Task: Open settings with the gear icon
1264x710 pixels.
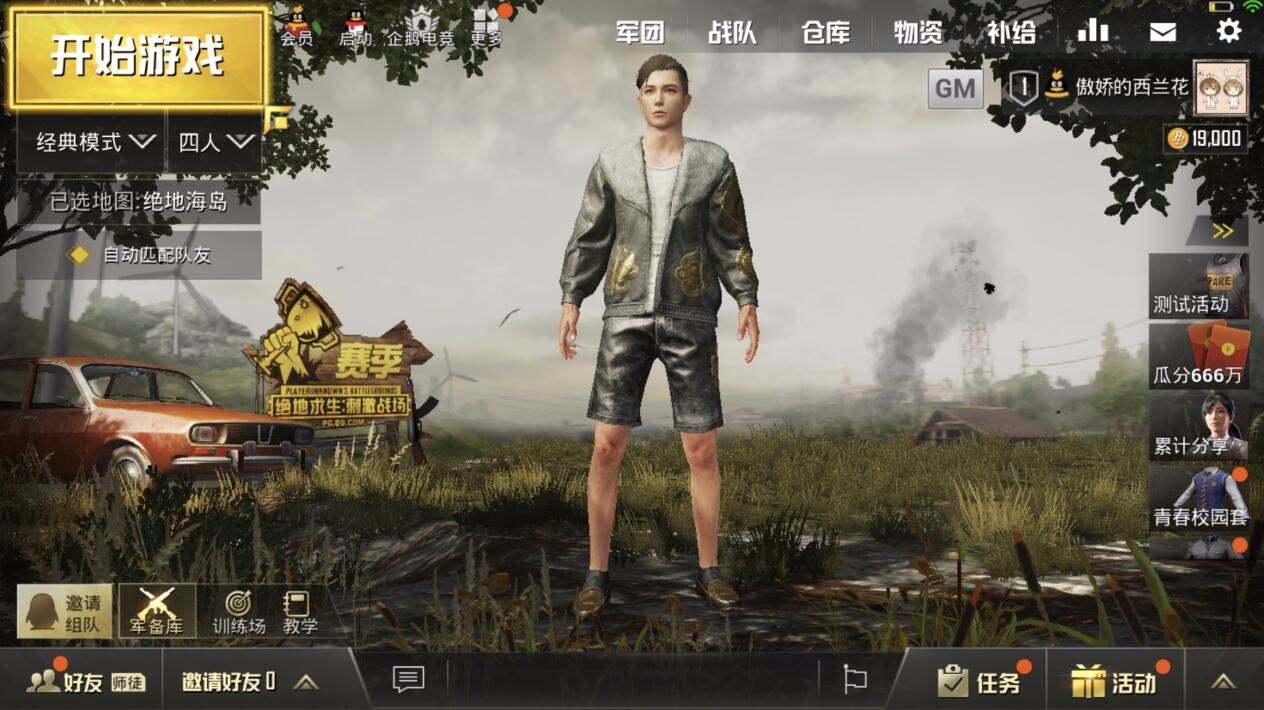Action: (x=1228, y=31)
